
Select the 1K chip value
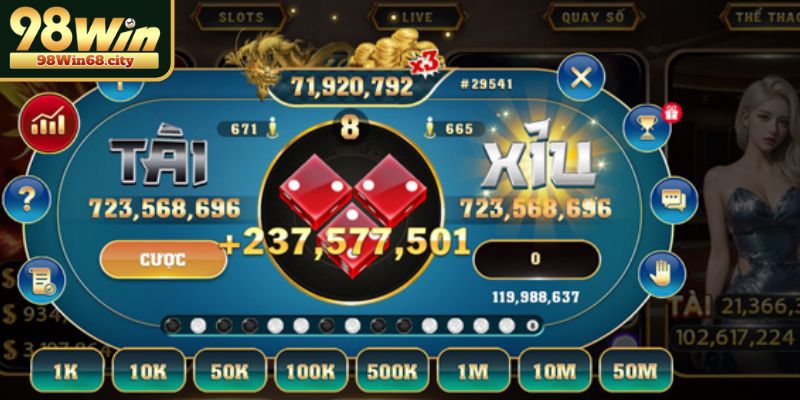(66, 371)
